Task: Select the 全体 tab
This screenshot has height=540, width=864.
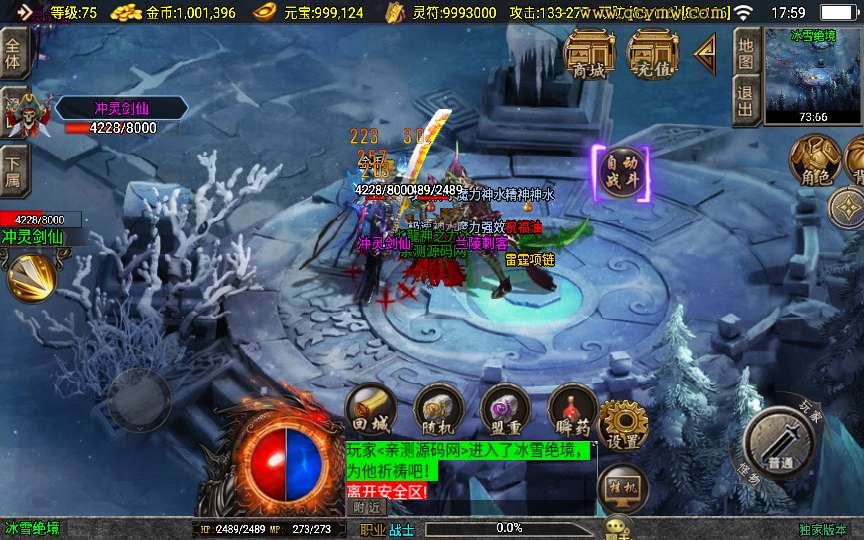Action: click(13, 53)
